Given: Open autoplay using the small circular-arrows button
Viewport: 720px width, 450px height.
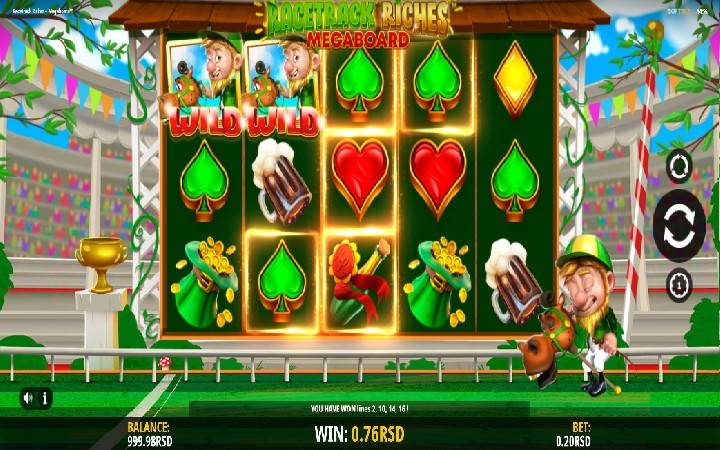Looking at the screenshot, I should (679, 166).
